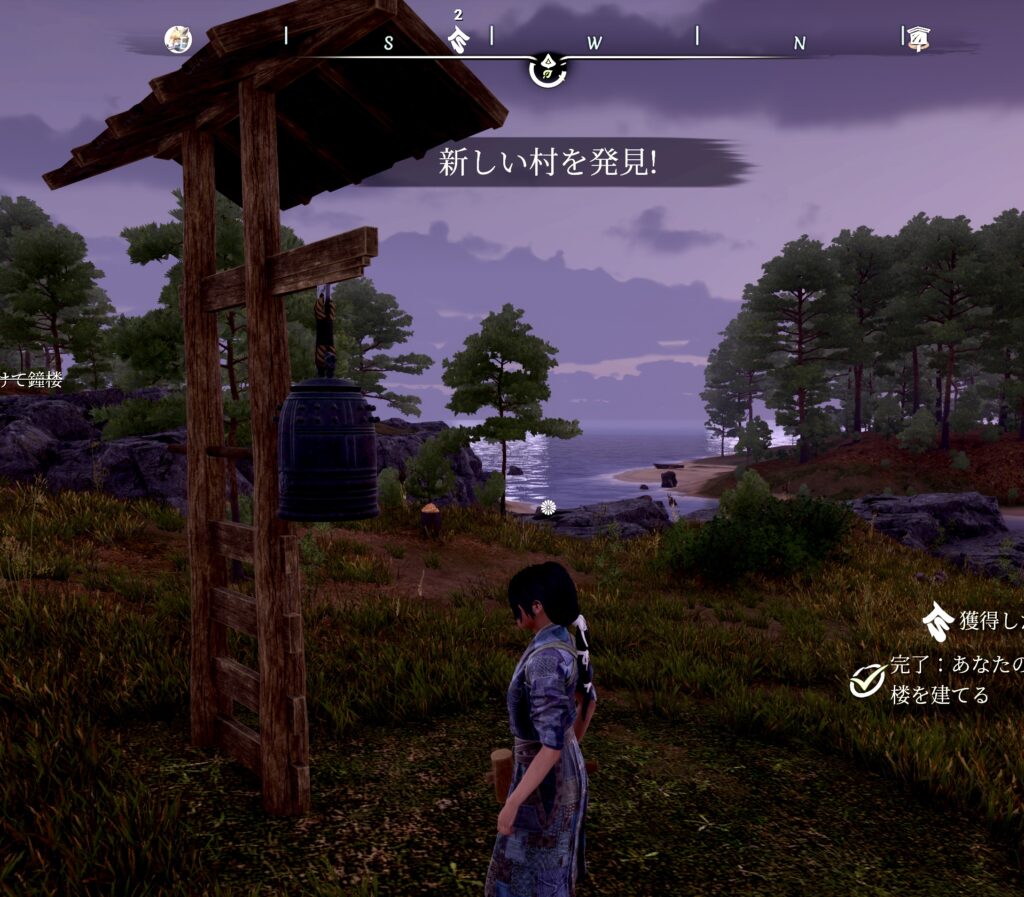Dismiss the 新しい村を発見! notification banner

pyautogui.click(x=548, y=164)
